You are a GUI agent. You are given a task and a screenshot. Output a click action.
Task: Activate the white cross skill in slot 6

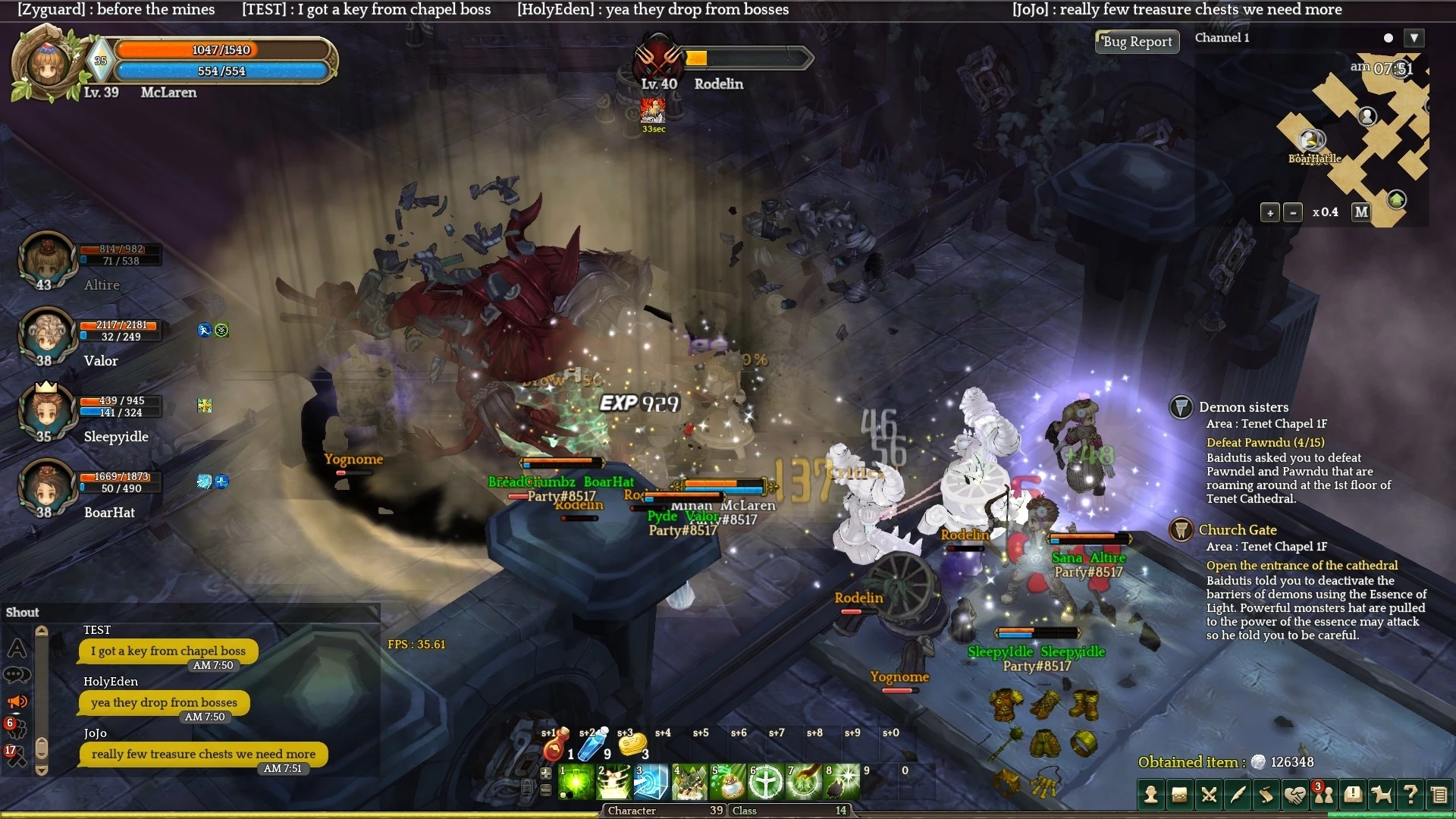[x=766, y=782]
